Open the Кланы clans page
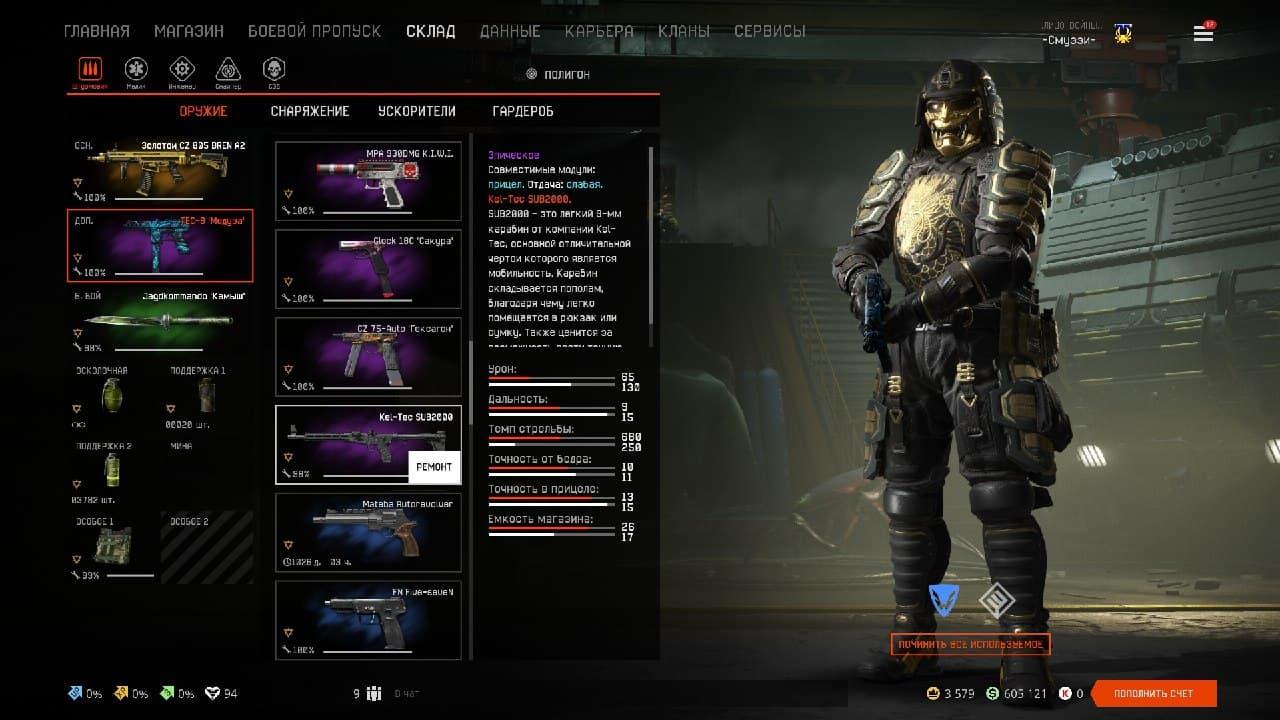This screenshot has height=720, width=1280. point(684,31)
